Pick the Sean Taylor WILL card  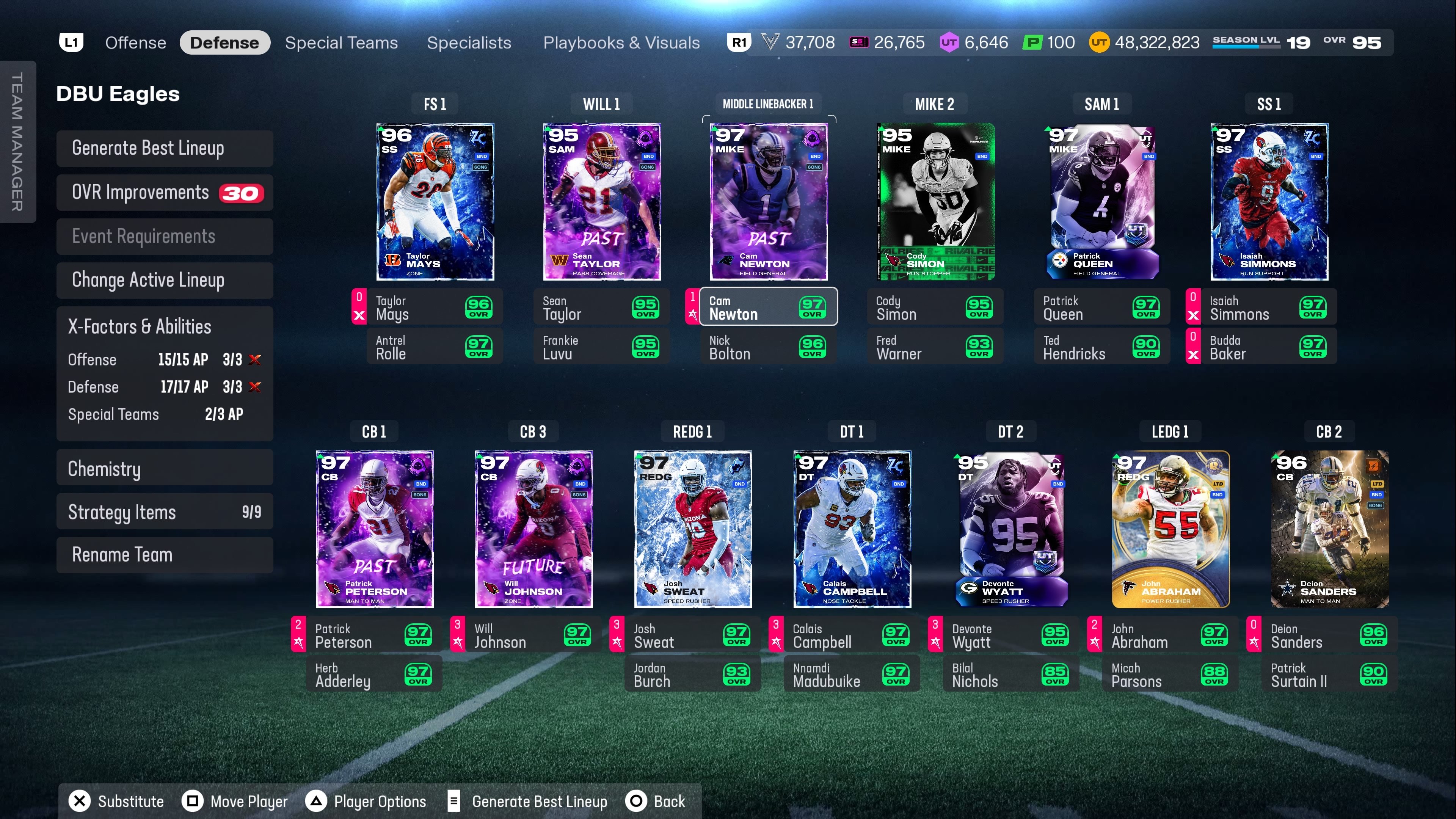pyautogui.click(x=602, y=202)
